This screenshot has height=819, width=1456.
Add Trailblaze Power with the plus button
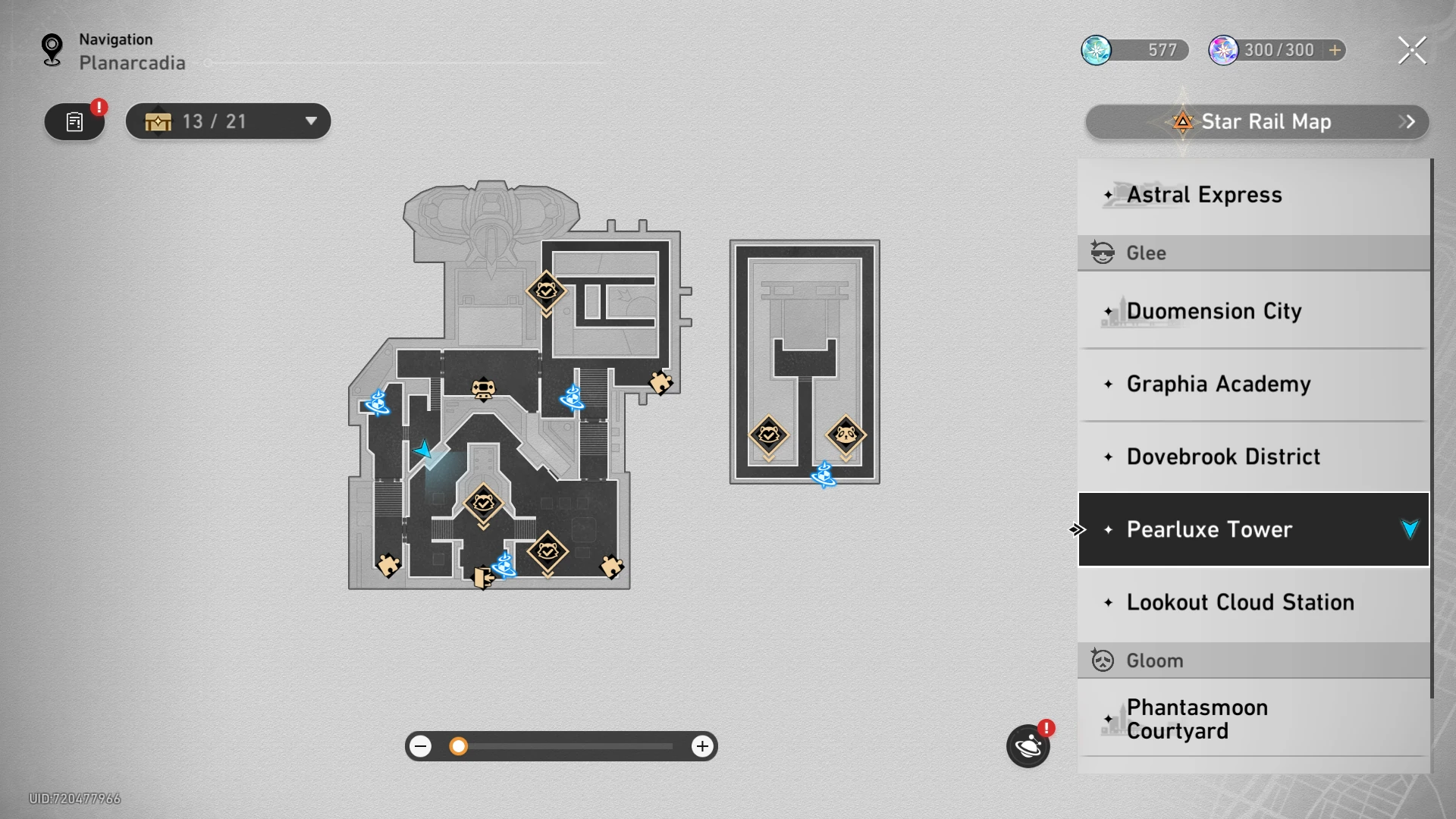click(x=1335, y=50)
